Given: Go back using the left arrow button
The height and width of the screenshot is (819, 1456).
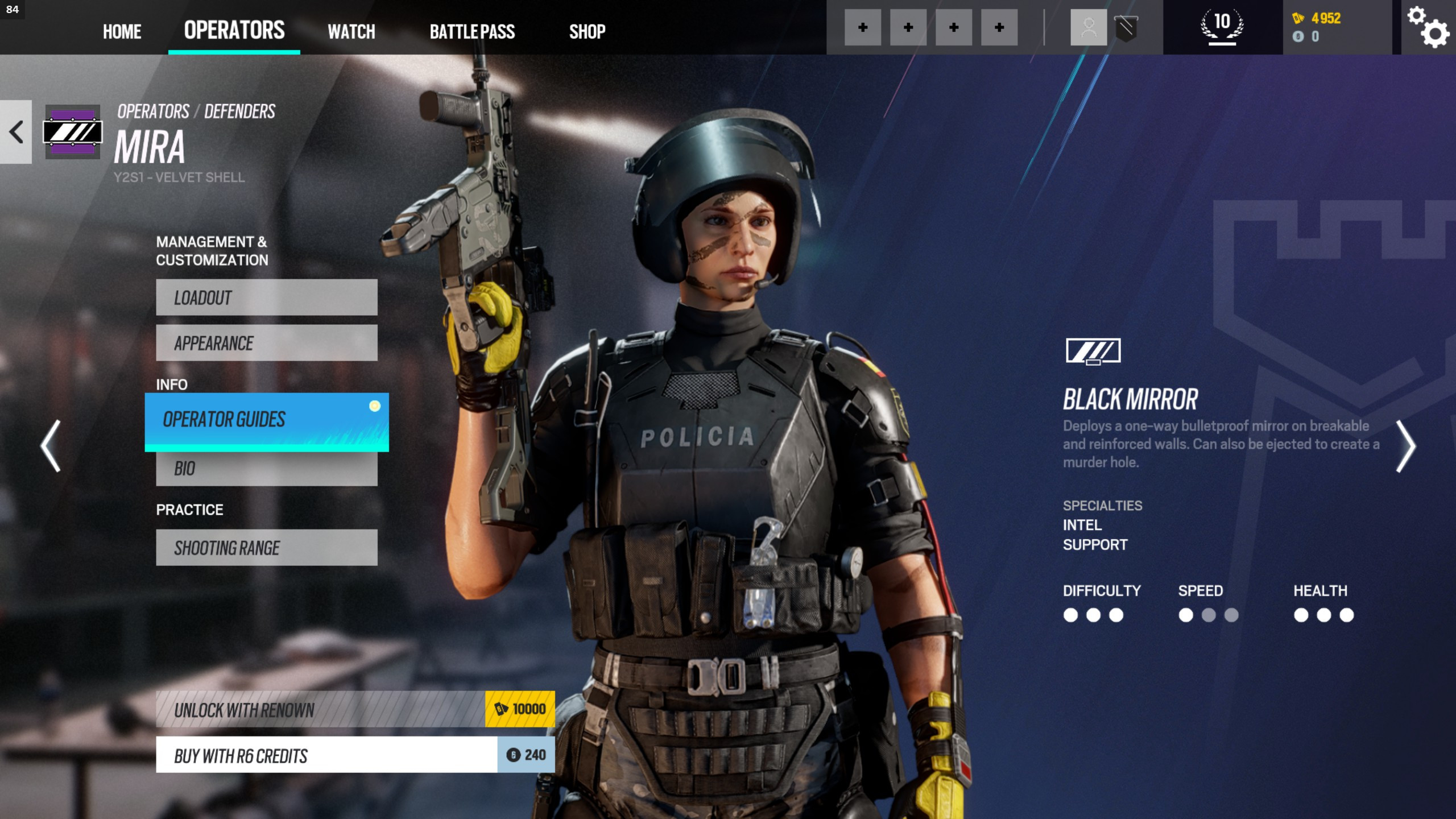Looking at the screenshot, I should (x=16, y=132).
